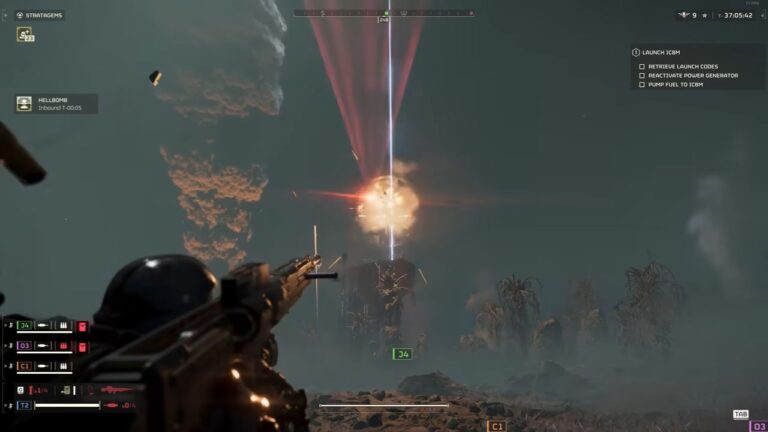The width and height of the screenshot is (768, 432).
Task: Tick the Reactivate Power Generator objective
Action: point(642,75)
